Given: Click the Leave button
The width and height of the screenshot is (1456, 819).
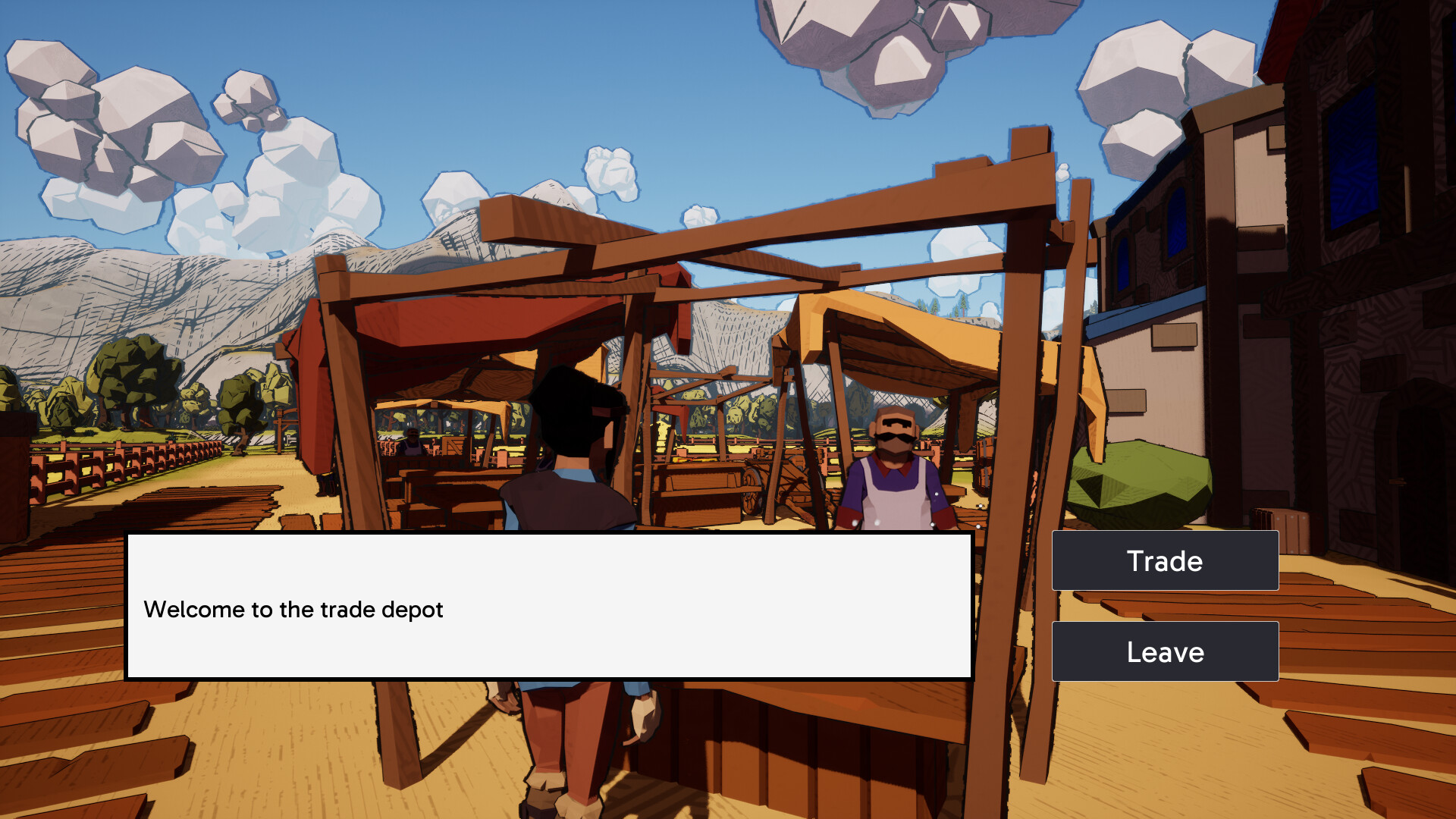Looking at the screenshot, I should pos(1165,651).
